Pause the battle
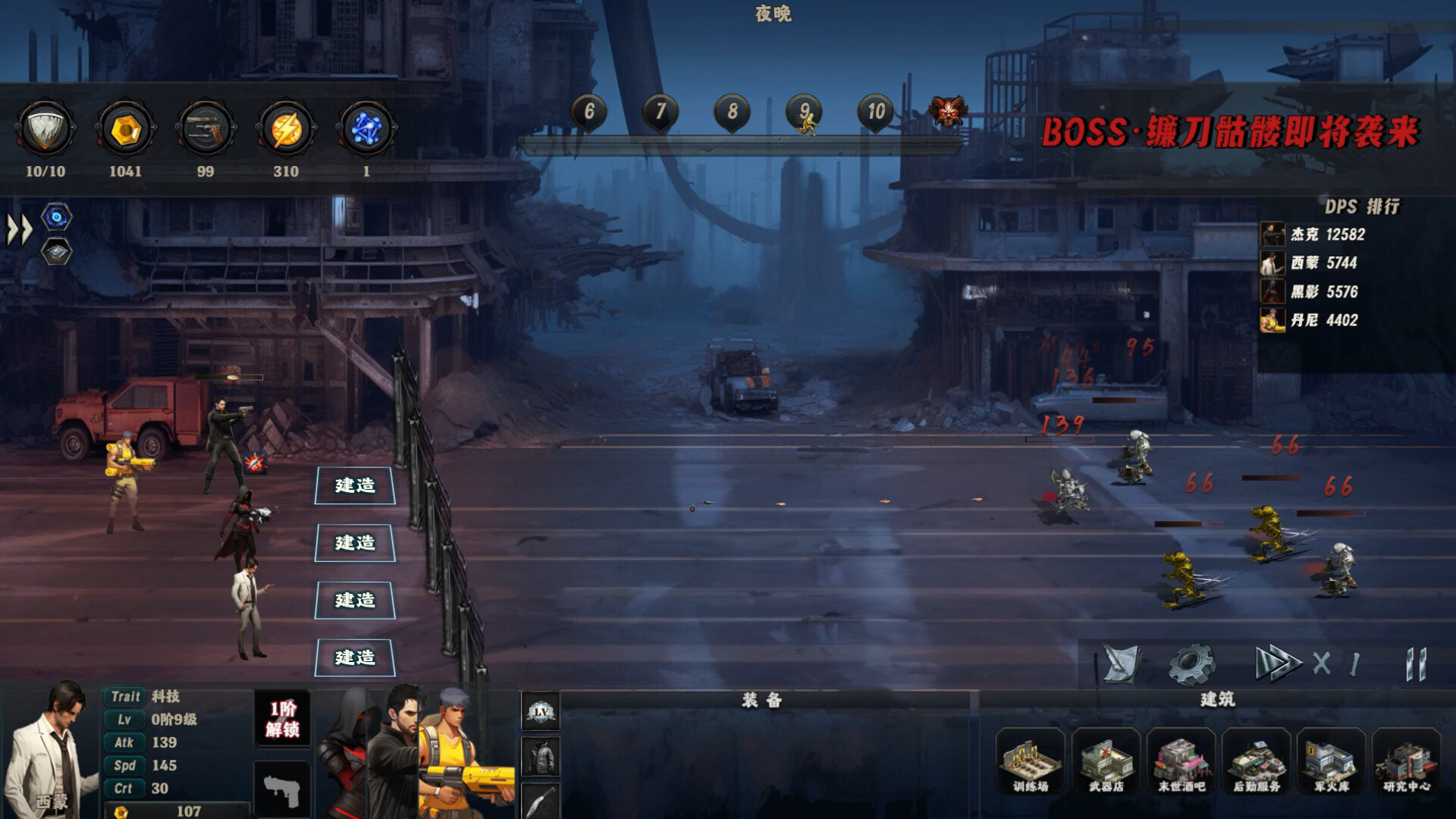Viewport: 1456px width, 819px height. coord(1416,664)
